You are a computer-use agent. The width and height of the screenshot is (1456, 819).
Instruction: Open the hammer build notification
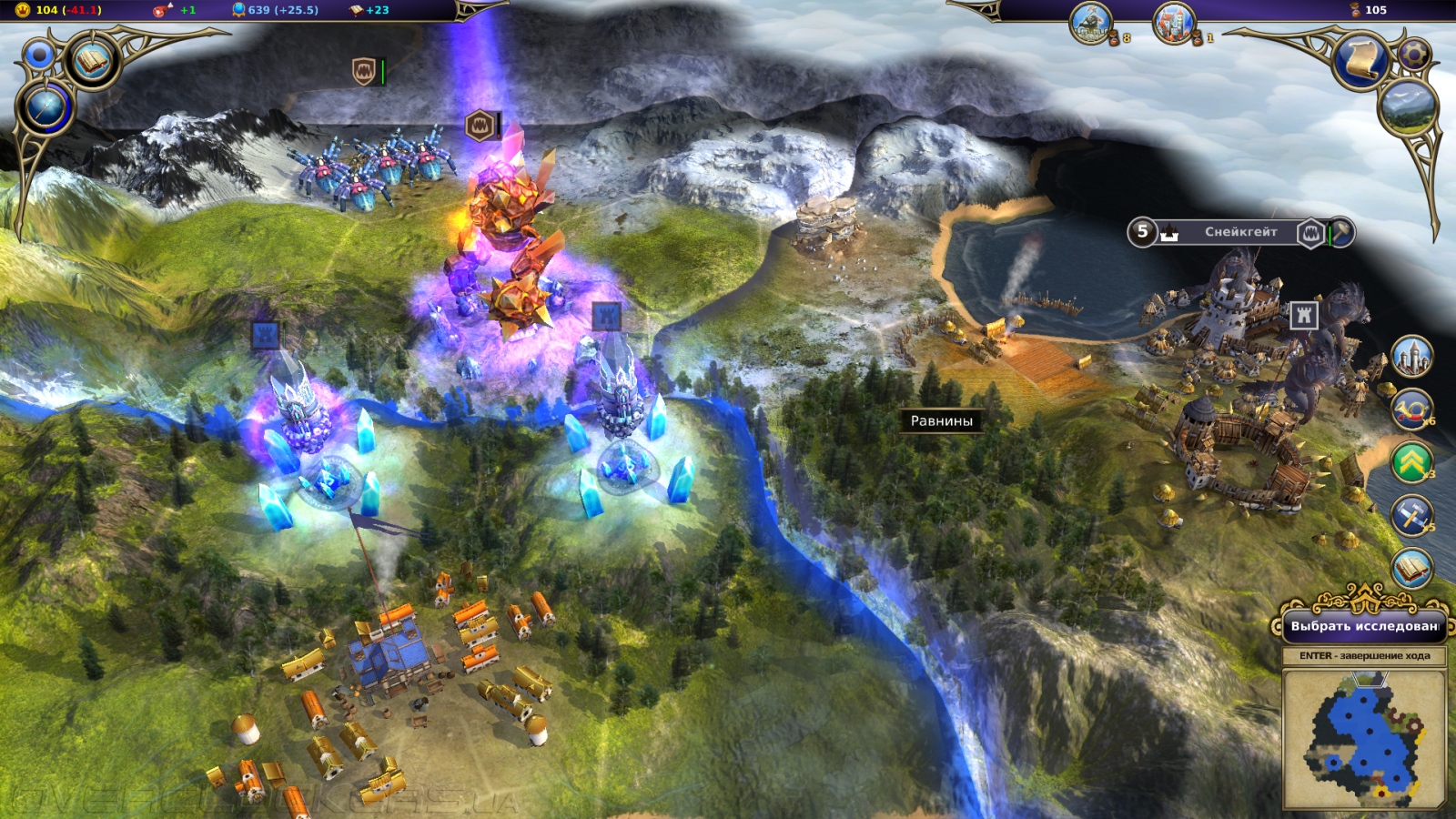pyautogui.click(x=1411, y=516)
